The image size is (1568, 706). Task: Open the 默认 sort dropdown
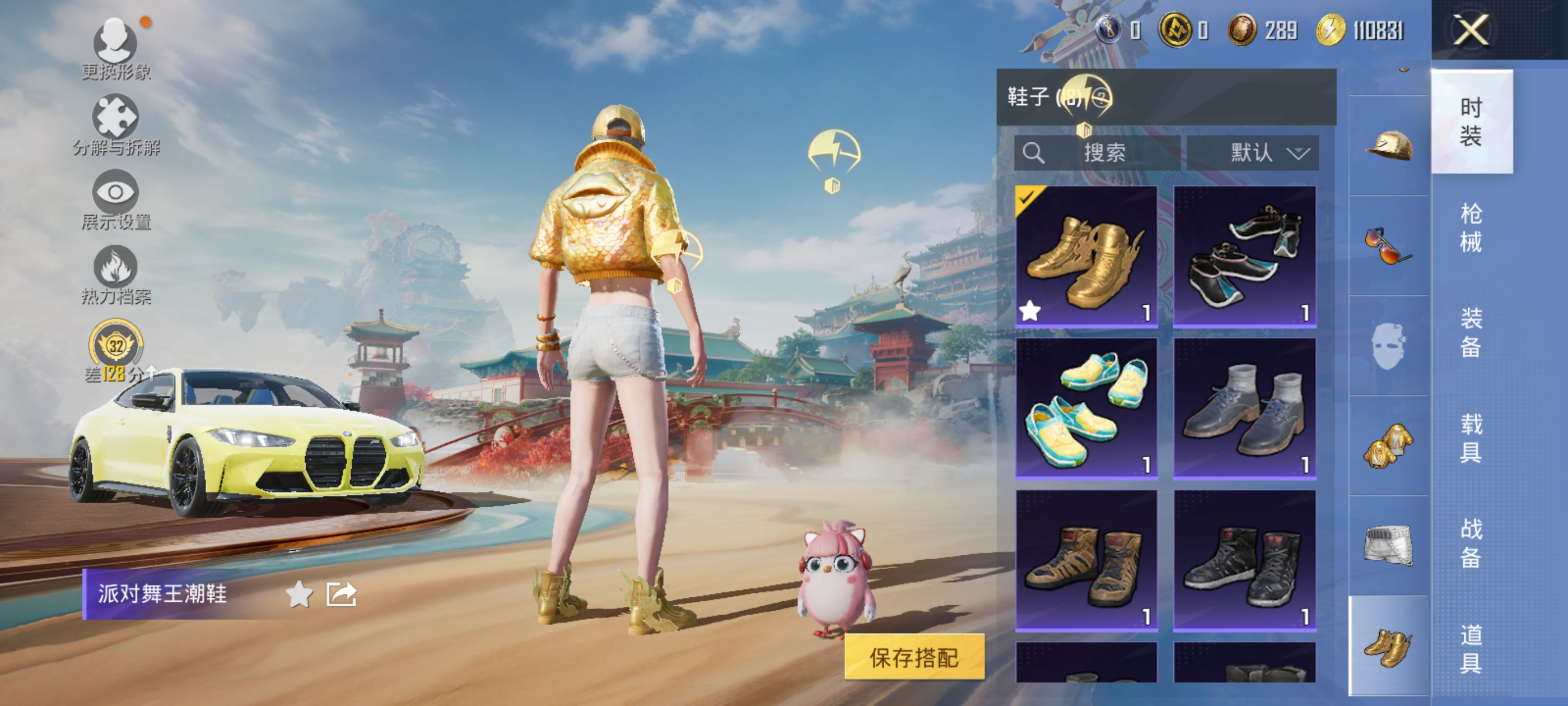coord(1253,152)
